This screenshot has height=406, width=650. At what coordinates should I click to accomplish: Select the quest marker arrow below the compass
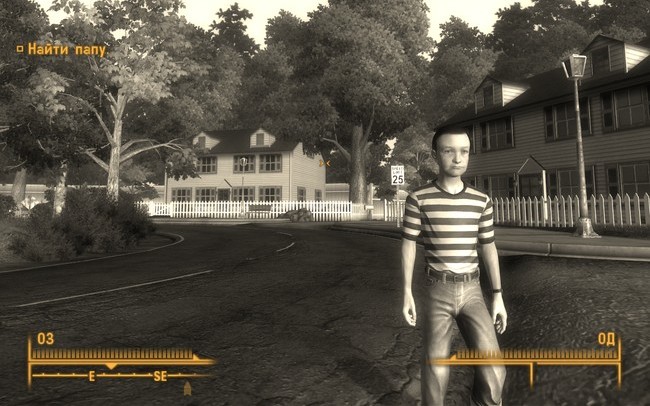click(x=187, y=388)
